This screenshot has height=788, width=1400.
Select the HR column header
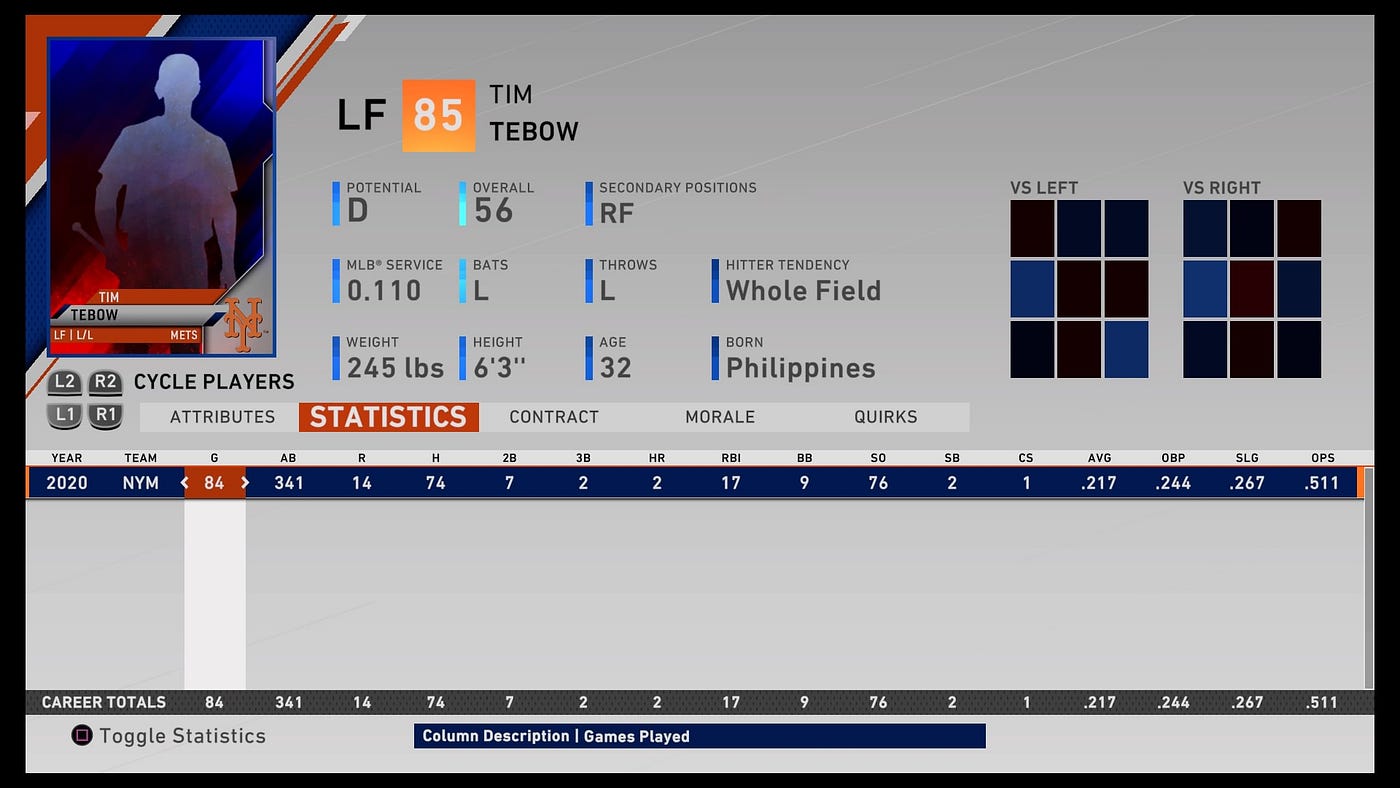coord(657,458)
